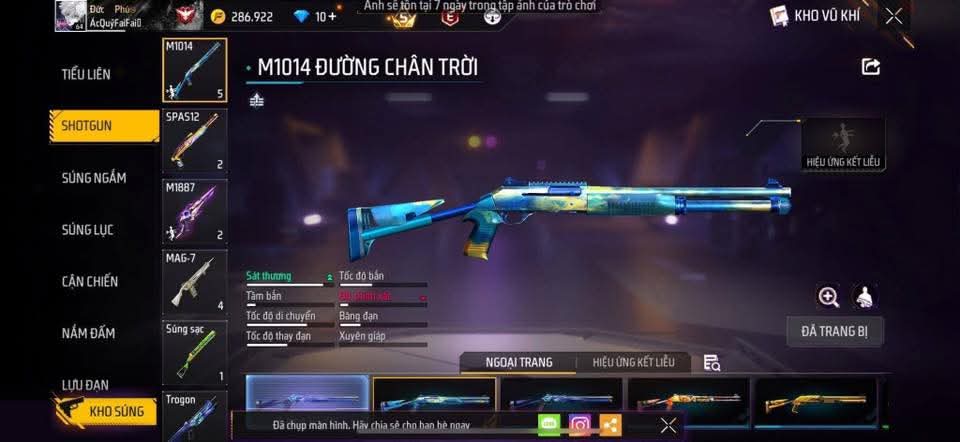Select the Tiểu Liên weapon category

click(86, 74)
